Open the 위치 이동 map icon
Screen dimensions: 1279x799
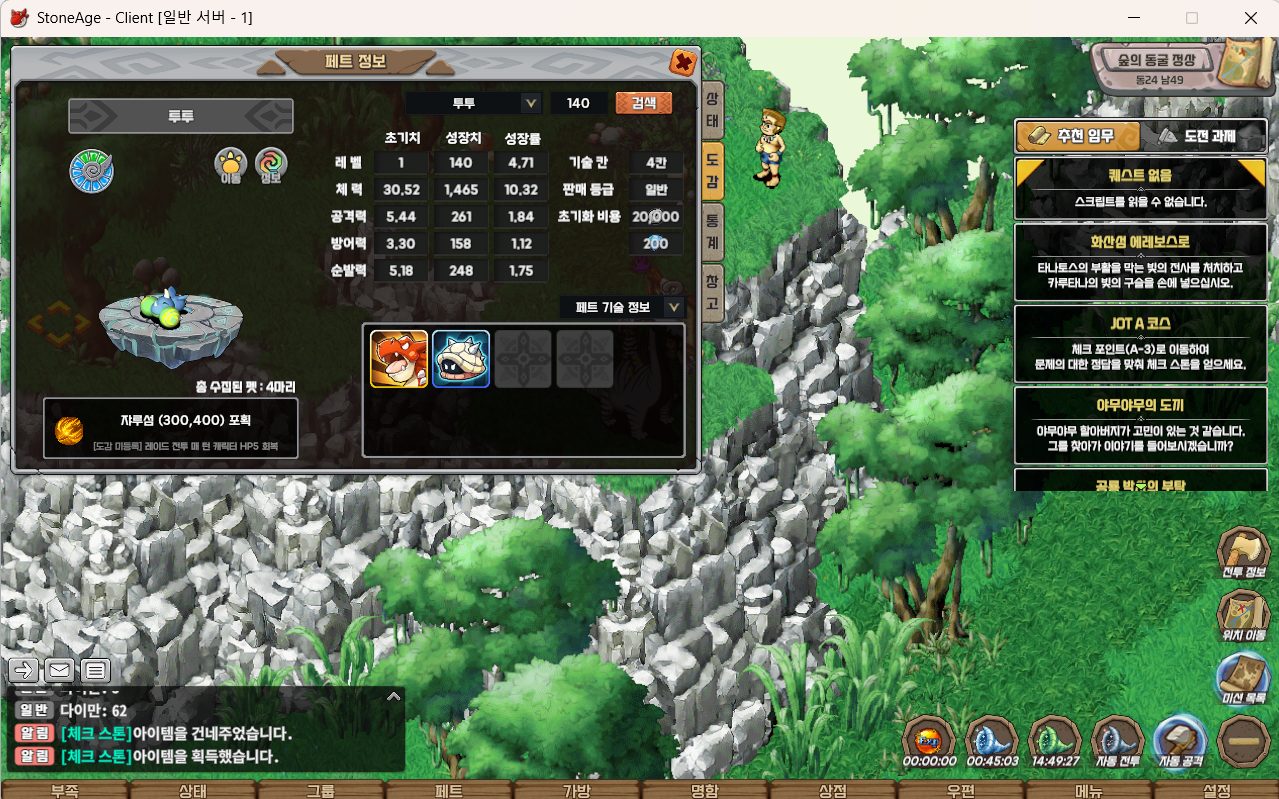pyautogui.click(x=1243, y=617)
